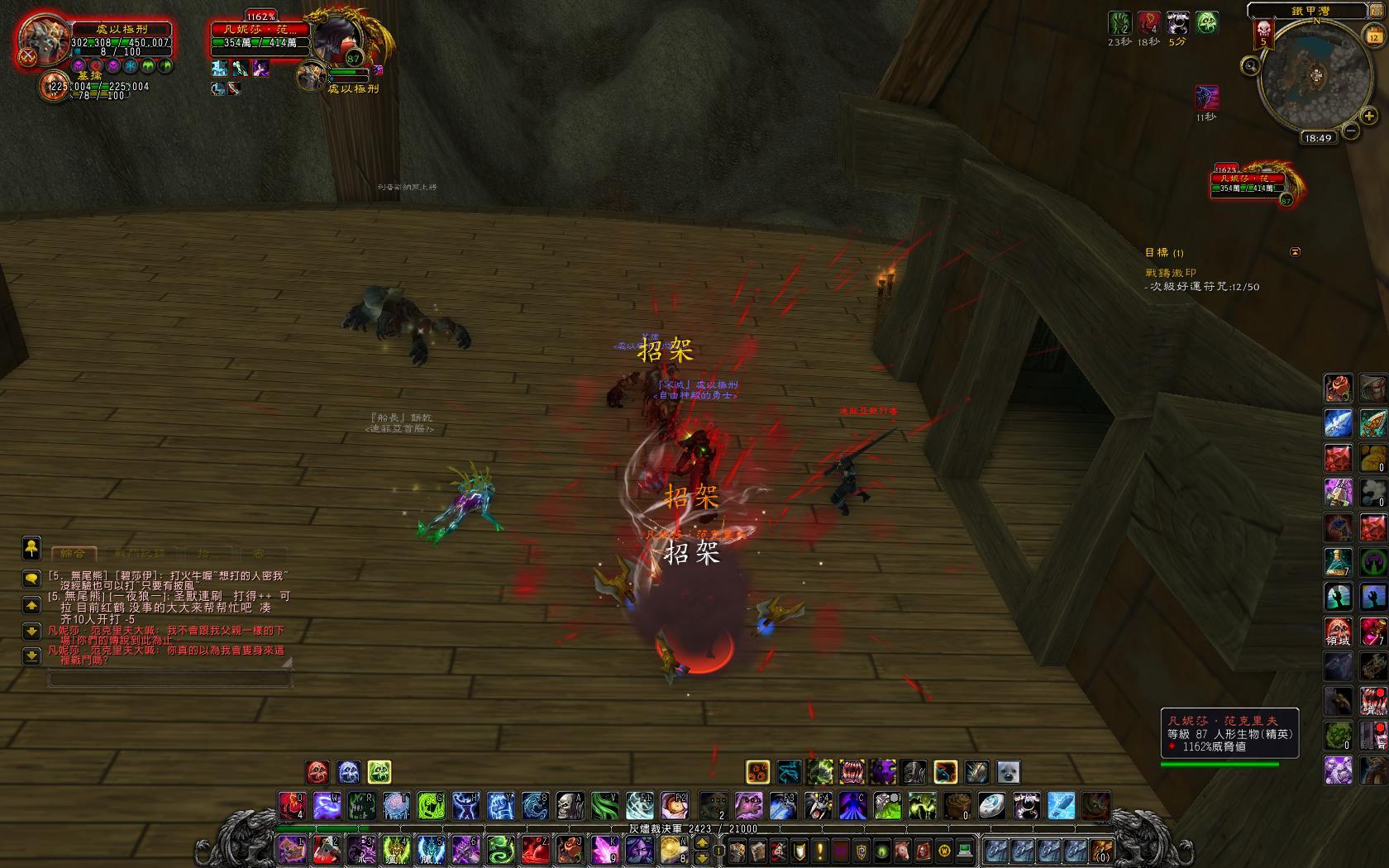Click the action bar page-up arrow
Screen dimensions: 1389x868
[703, 842]
